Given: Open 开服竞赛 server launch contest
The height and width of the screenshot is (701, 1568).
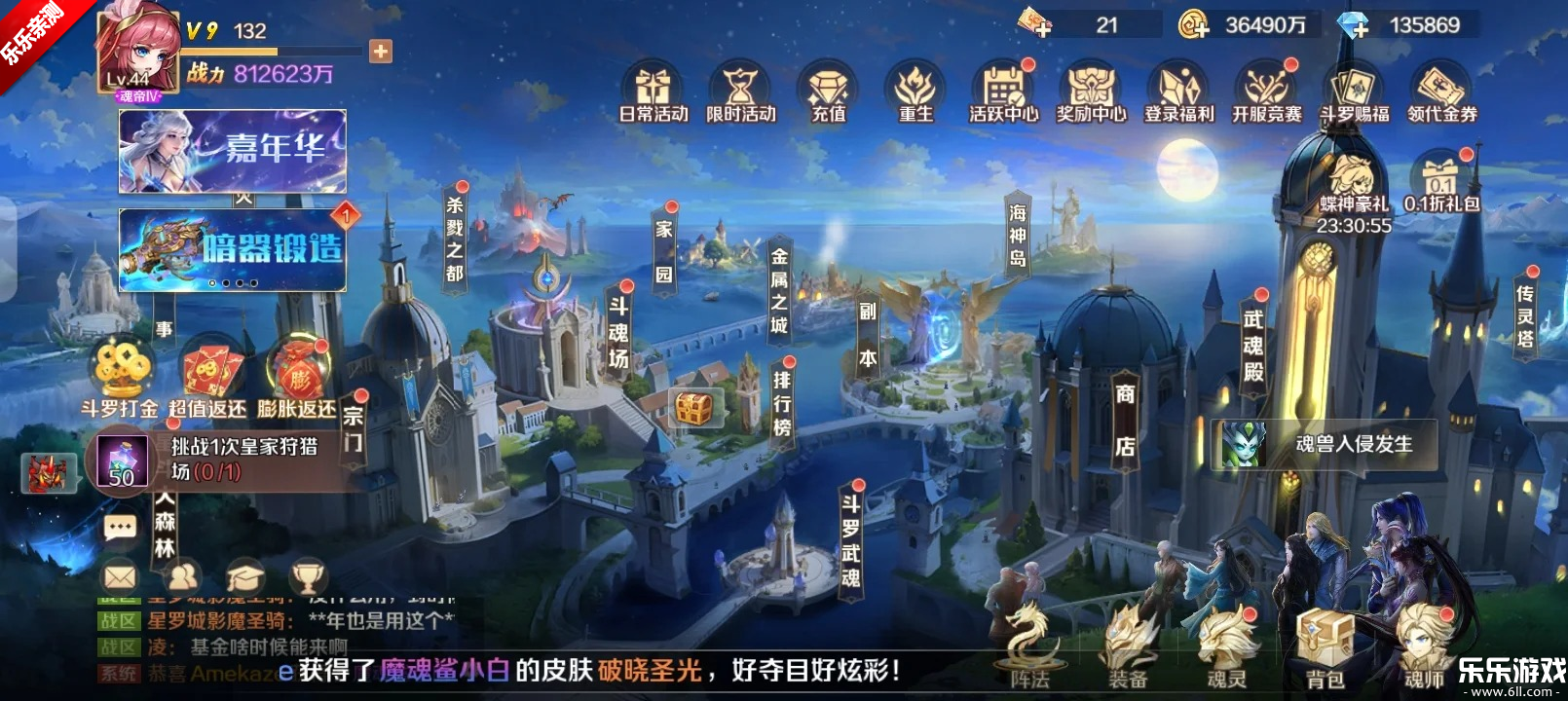Looking at the screenshot, I should pyautogui.click(x=1266, y=92).
